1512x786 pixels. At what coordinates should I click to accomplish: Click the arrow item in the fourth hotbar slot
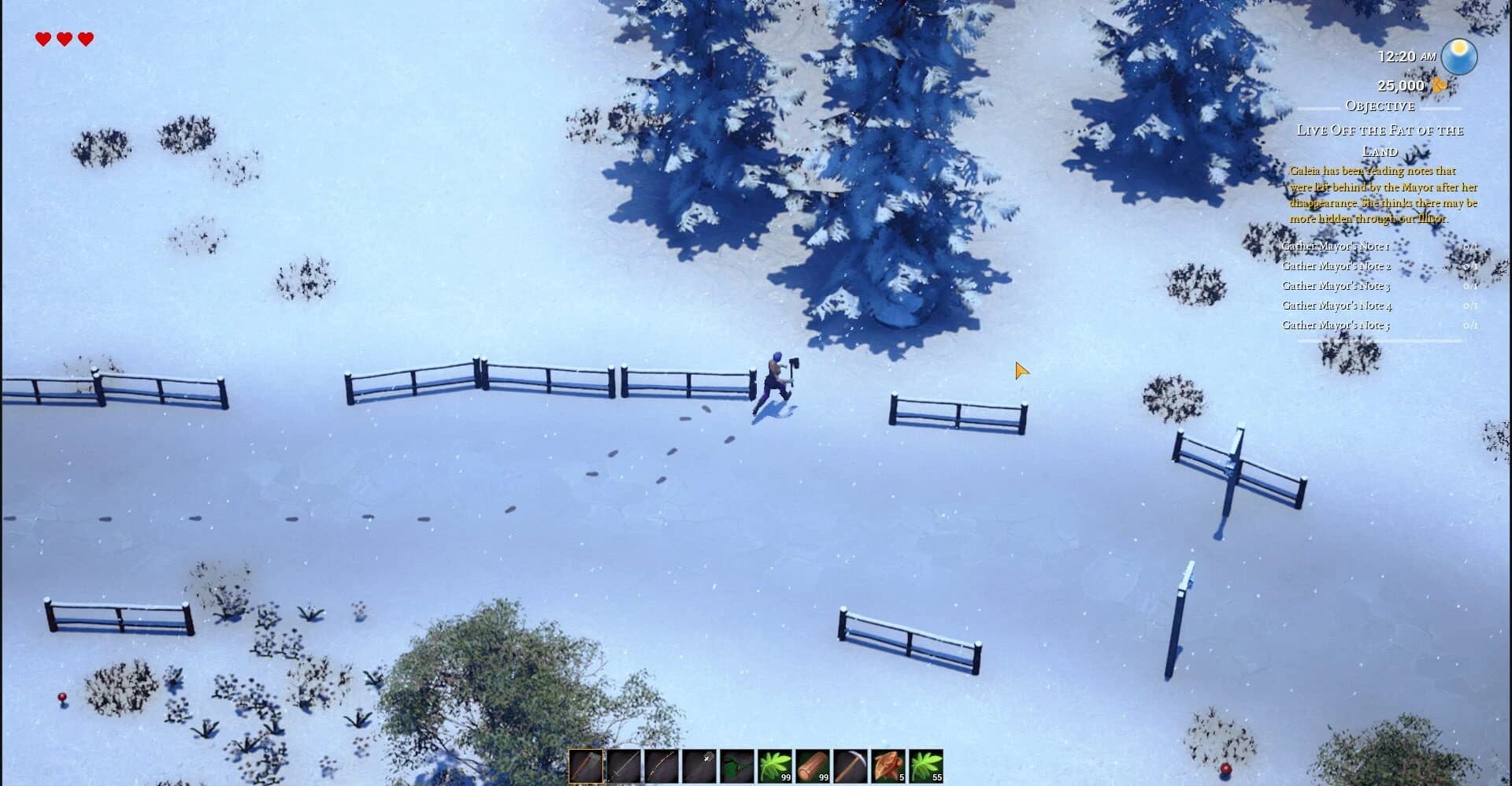700,766
